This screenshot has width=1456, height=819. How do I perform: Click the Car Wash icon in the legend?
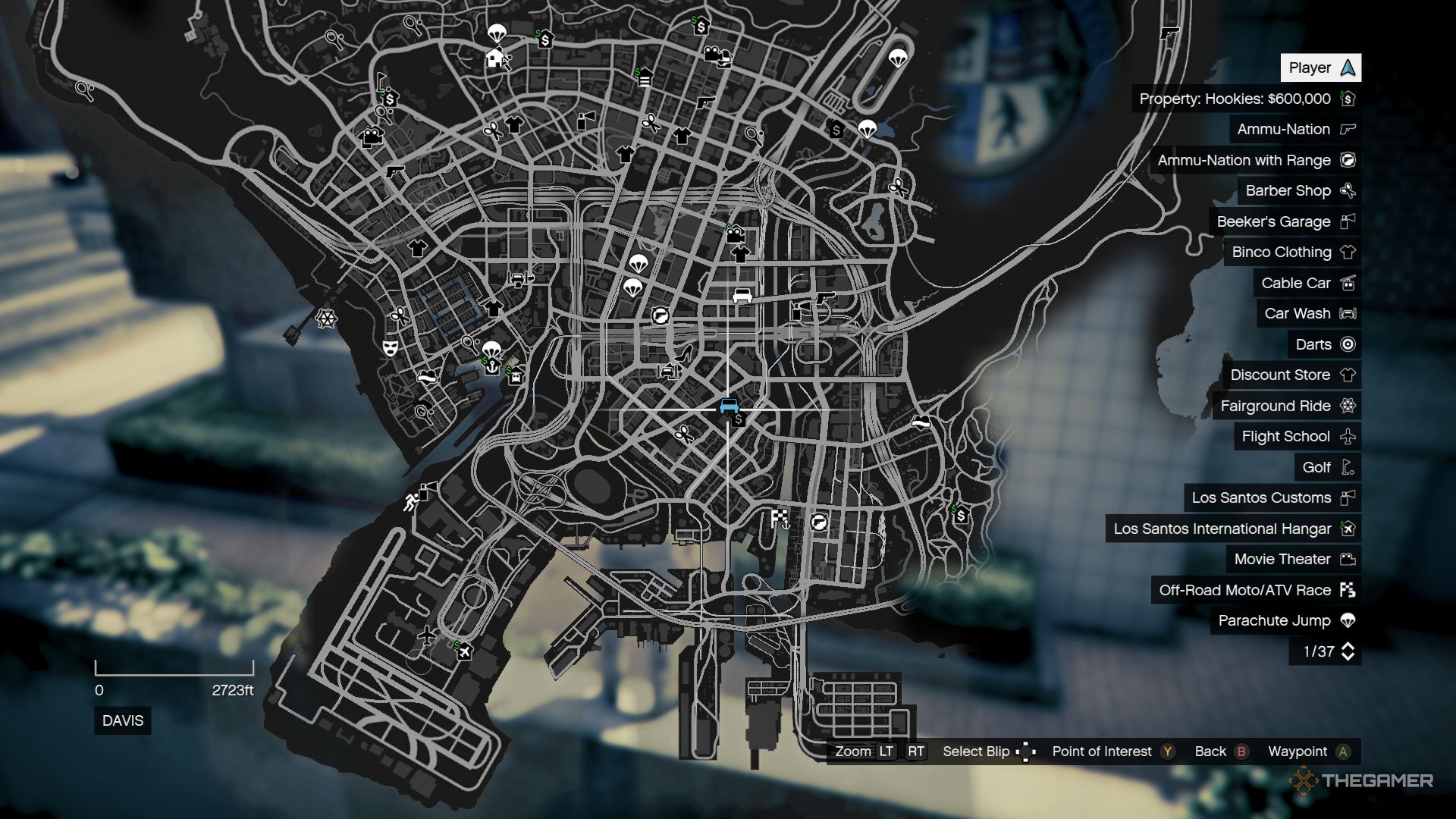pyautogui.click(x=1349, y=313)
